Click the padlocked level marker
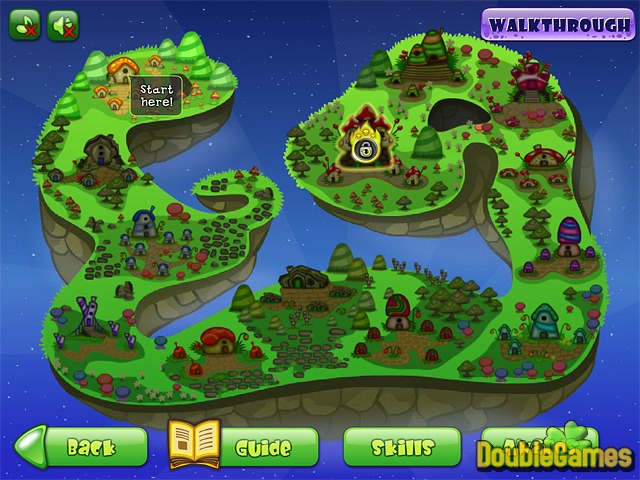640x480 pixels. pos(366,150)
